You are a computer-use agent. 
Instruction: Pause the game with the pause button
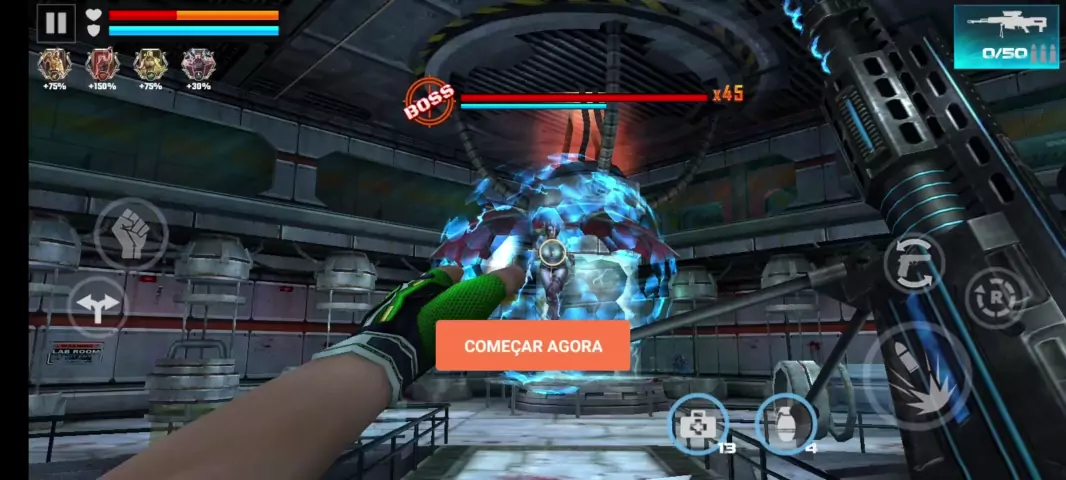pos(56,23)
